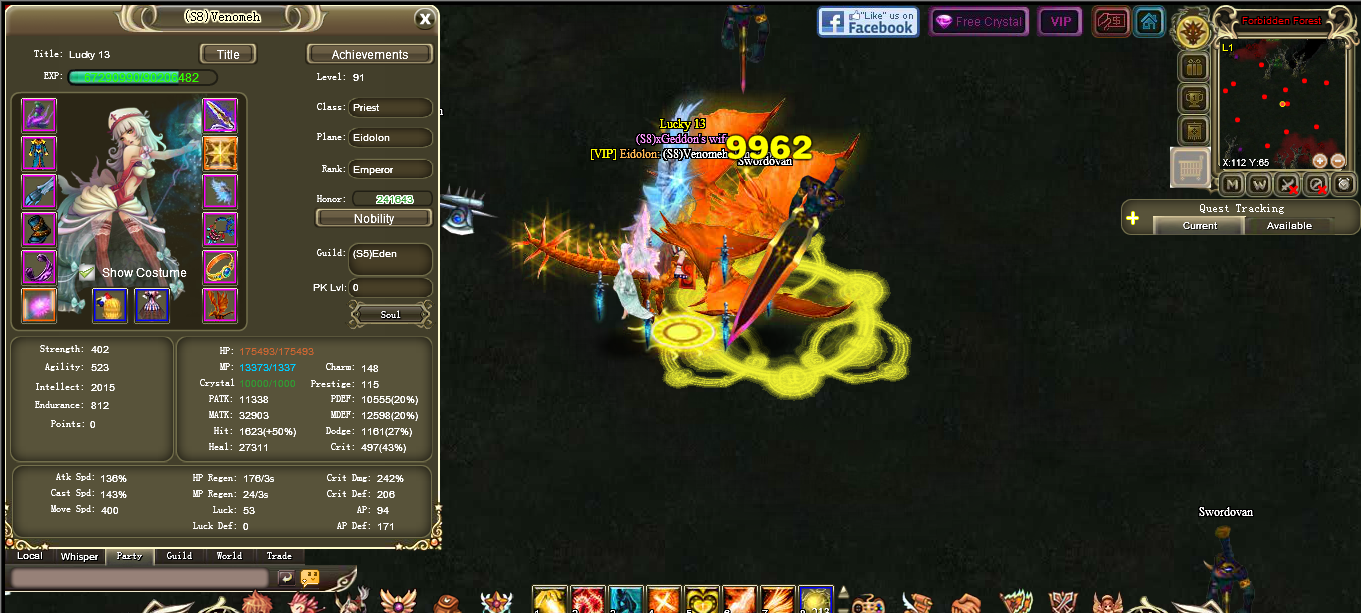Open the shopping cart store

coord(1190,168)
